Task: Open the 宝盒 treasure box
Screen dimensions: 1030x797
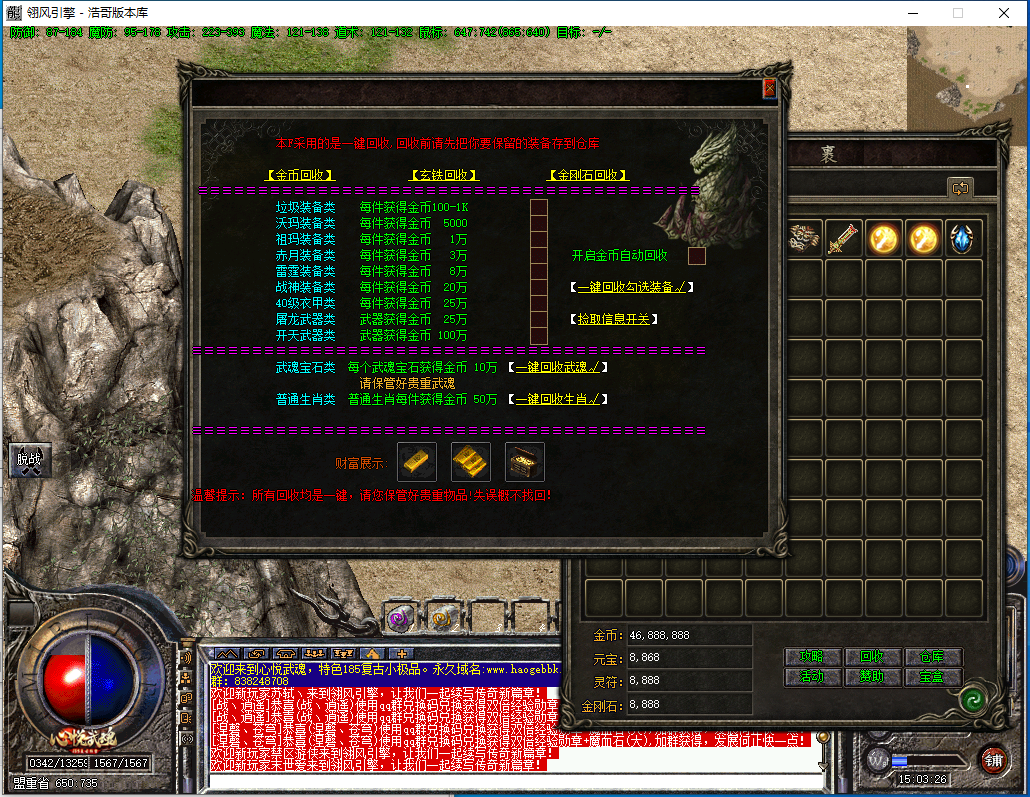Action: [x=931, y=677]
